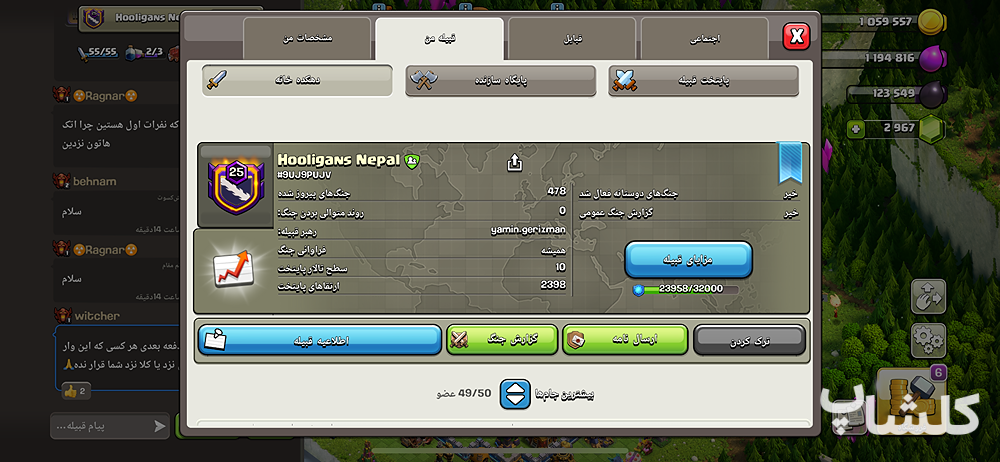The image size is (1000, 462).
Task: Open the gear settings button
Action: click(927, 340)
